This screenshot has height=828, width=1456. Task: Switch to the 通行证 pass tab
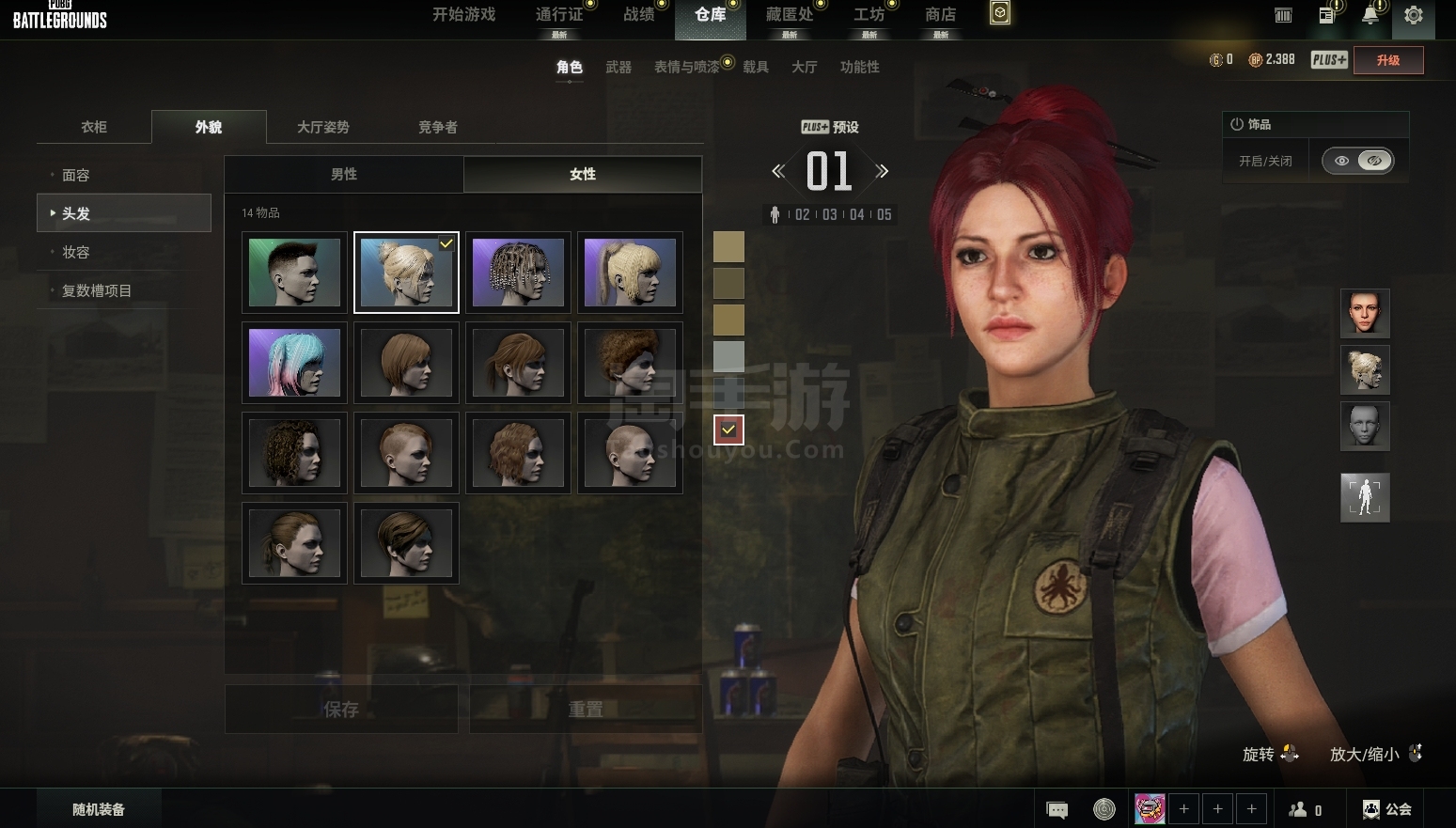point(558,15)
